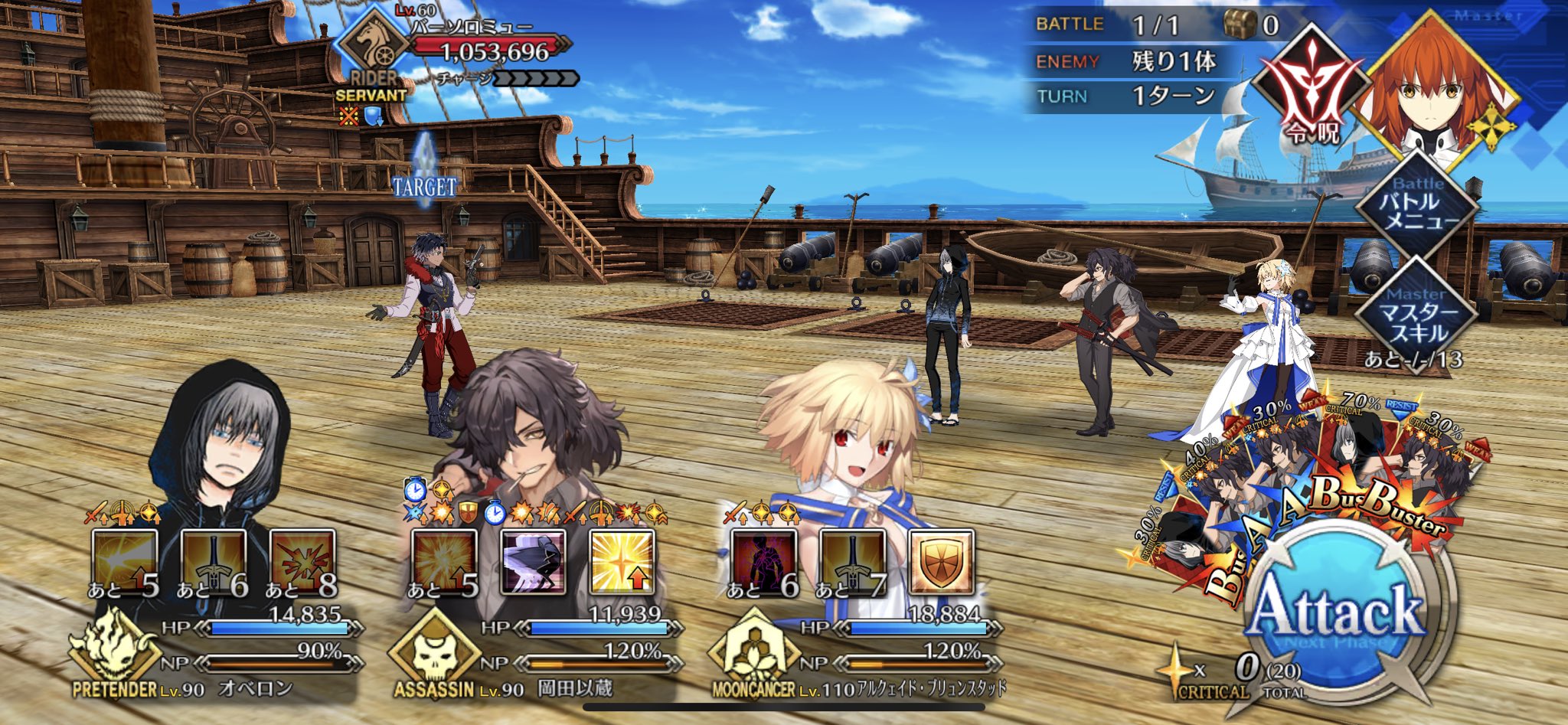Open the Master Skill panel
Image resolution: width=1568 pixels, height=725 pixels.
tap(1418, 315)
